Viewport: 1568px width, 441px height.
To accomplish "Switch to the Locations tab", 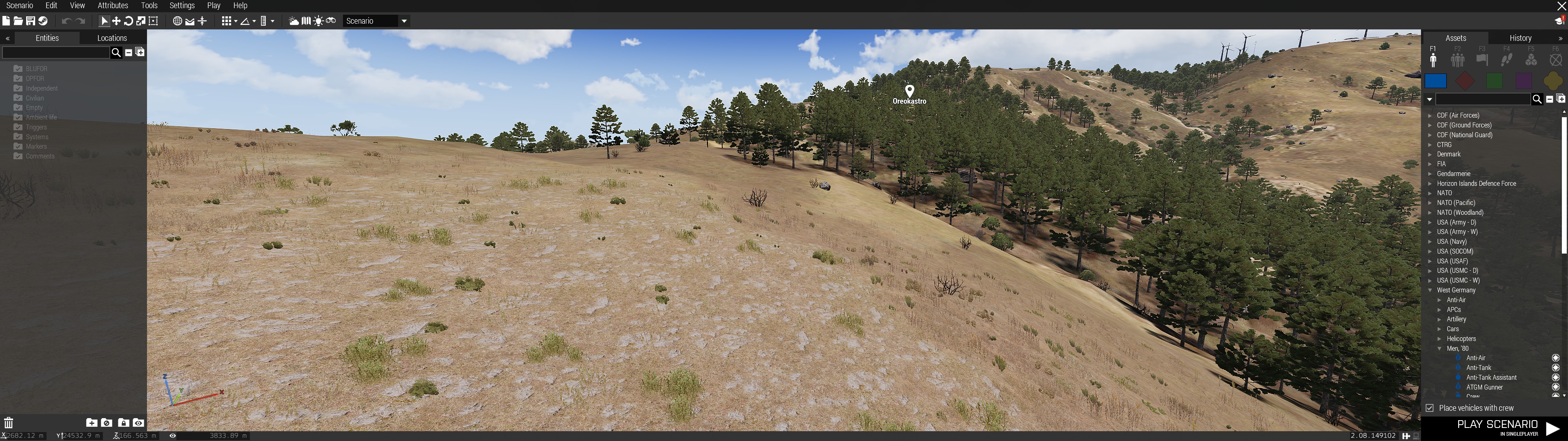I will click(x=112, y=38).
